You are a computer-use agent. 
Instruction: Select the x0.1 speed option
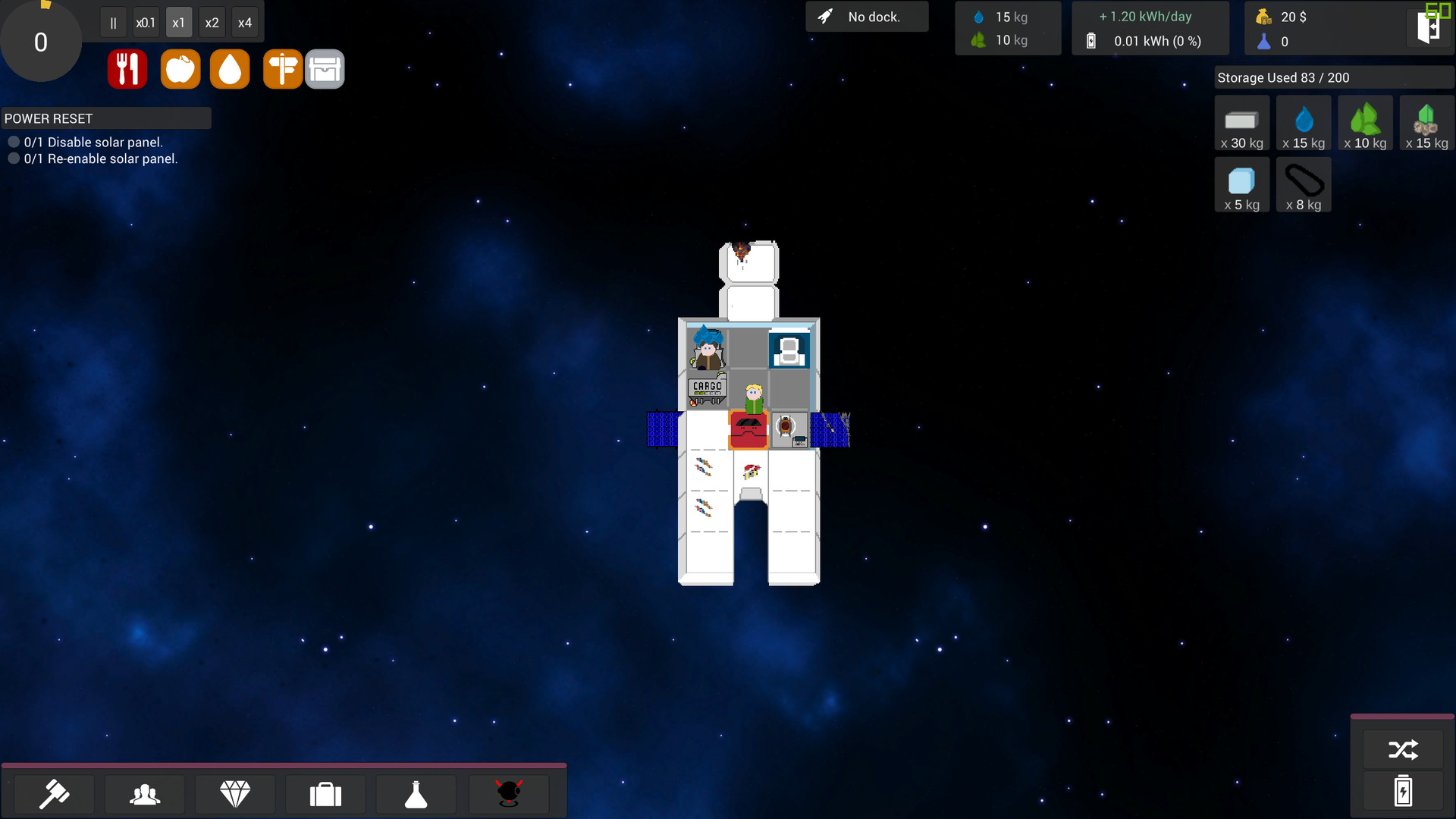146,22
